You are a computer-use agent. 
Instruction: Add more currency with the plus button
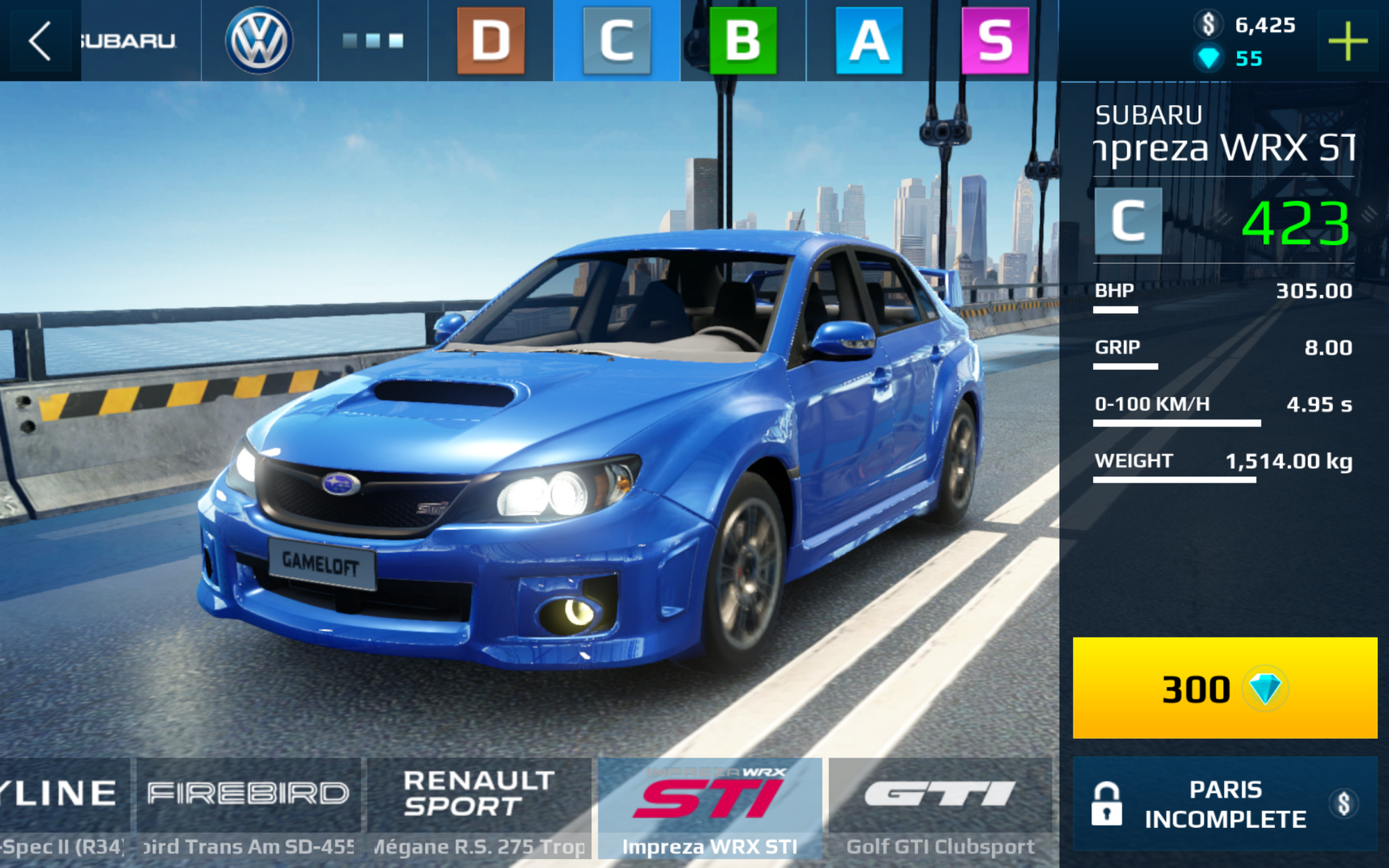click(1347, 41)
